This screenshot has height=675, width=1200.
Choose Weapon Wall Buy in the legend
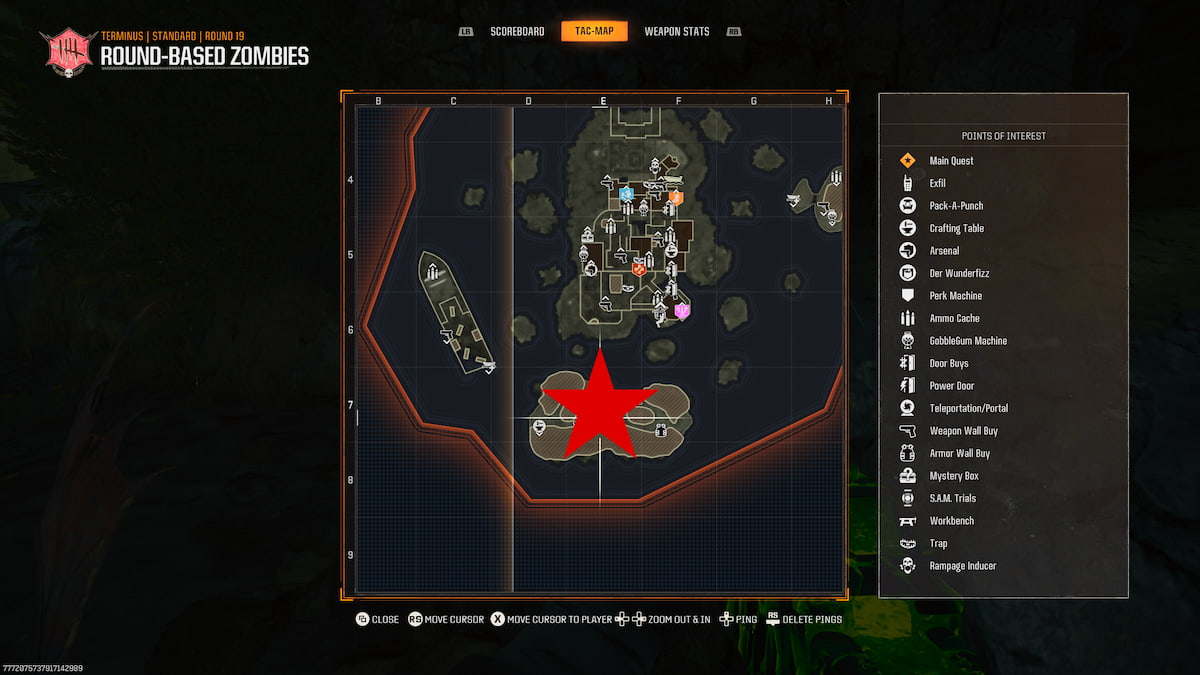point(963,431)
